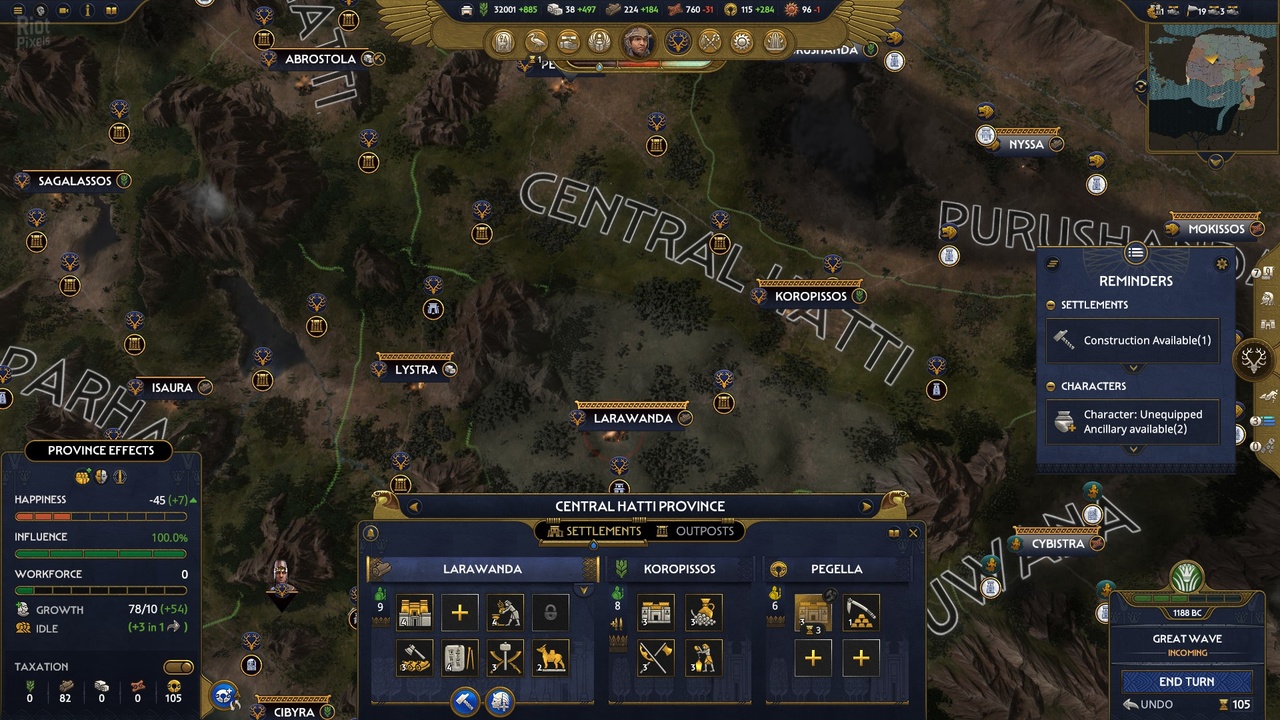Collapse the Larawanda settlement details chevron
The height and width of the screenshot is (720, 1280).
coord(583,589)
